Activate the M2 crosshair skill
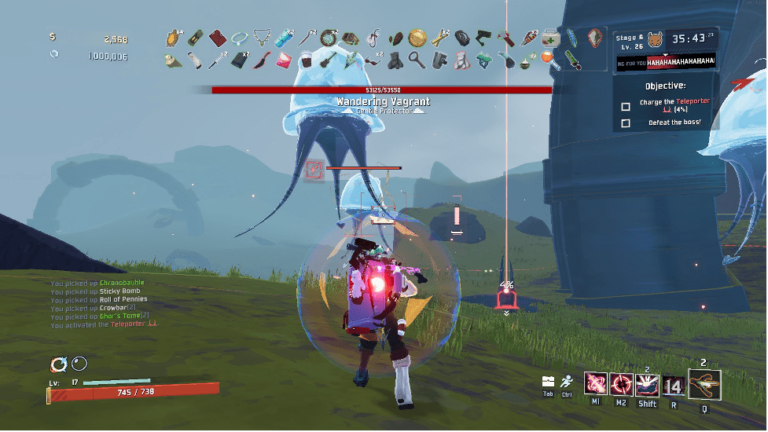Screen dimensions: 768x432 pyautogui.click(x=622, y=385)
